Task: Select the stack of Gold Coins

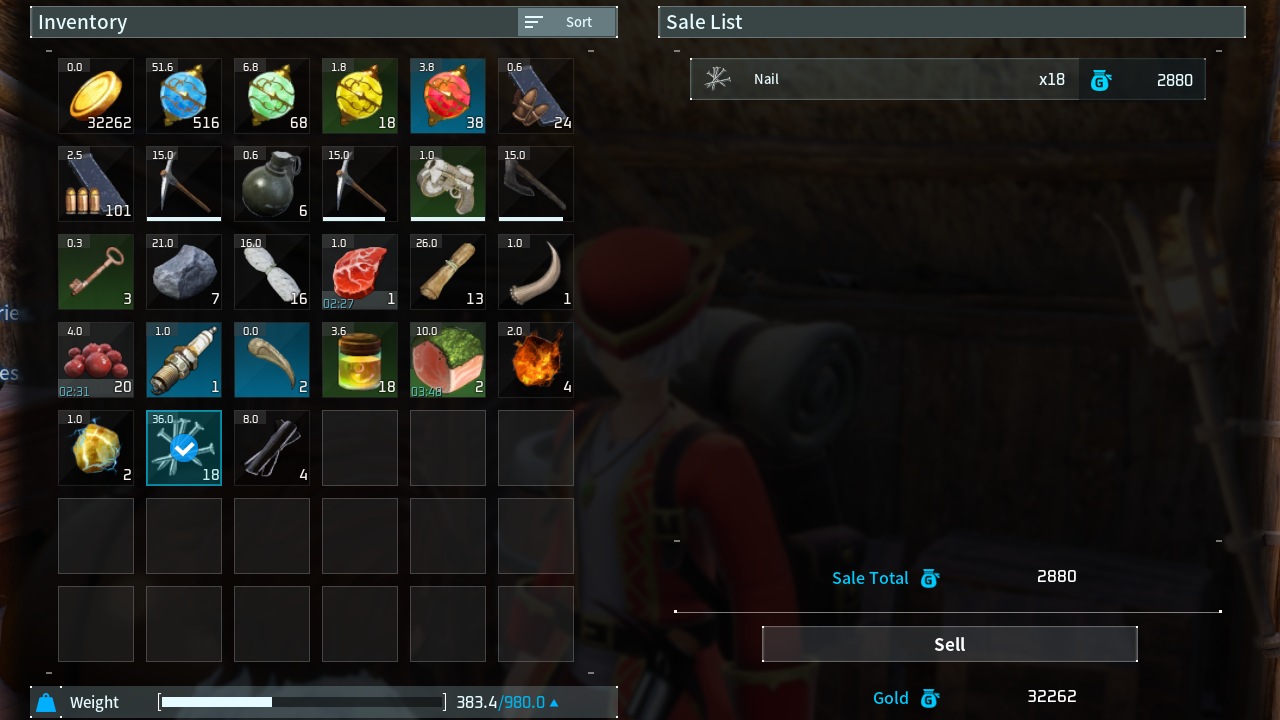Action: point(96,96)
